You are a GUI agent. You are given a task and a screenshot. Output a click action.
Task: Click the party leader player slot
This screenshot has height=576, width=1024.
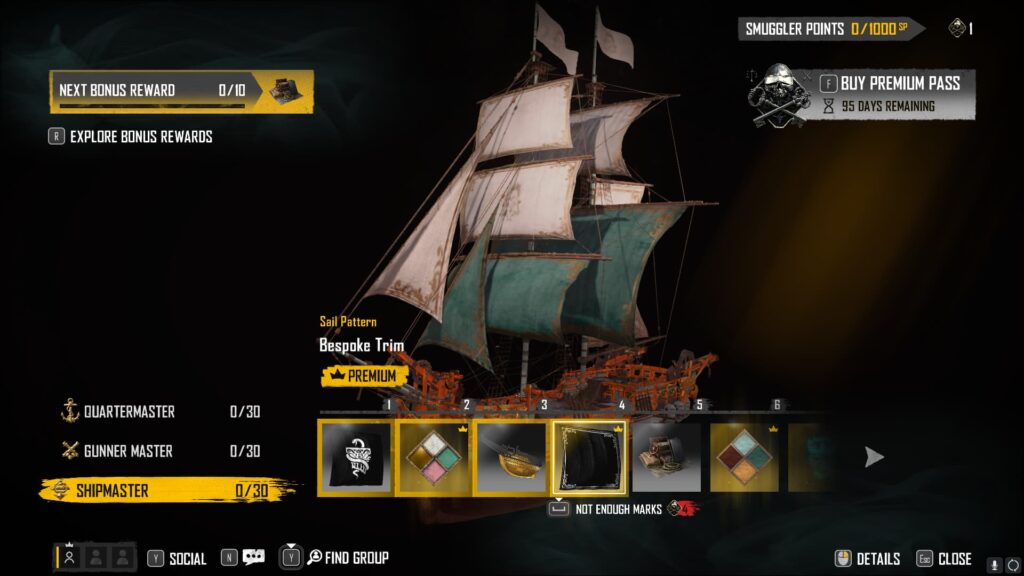pyautogui.click(x=69, y=558)
